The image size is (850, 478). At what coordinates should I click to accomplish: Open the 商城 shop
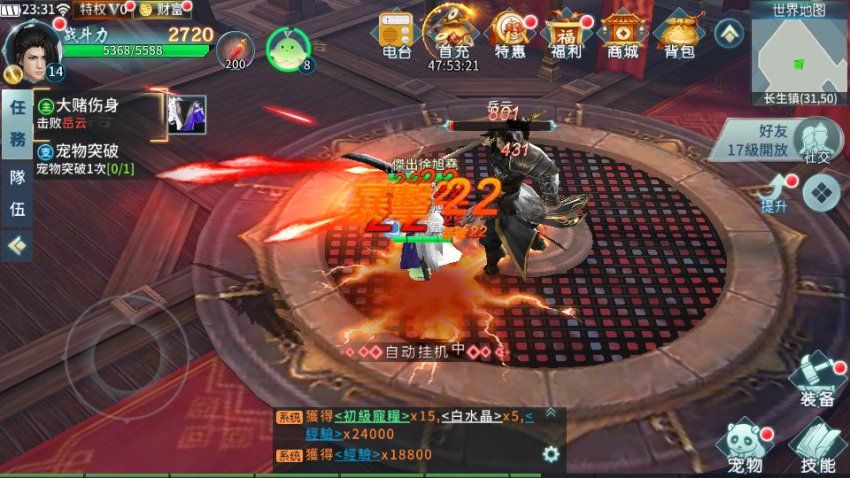(x=623, y=34)
